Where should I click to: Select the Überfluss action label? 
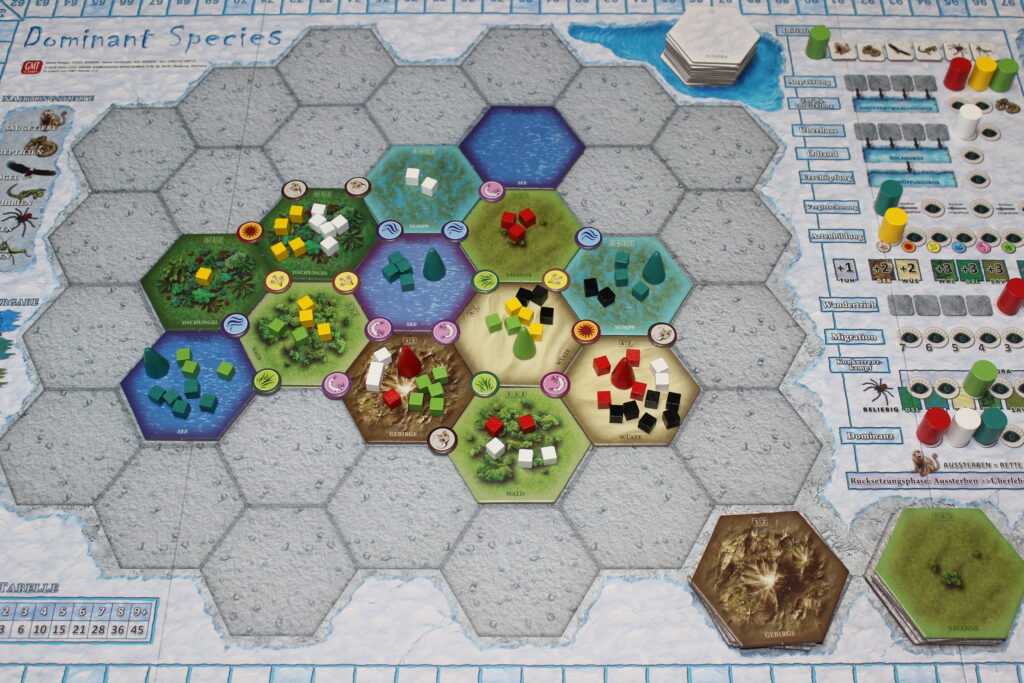(x=818, y=129)
